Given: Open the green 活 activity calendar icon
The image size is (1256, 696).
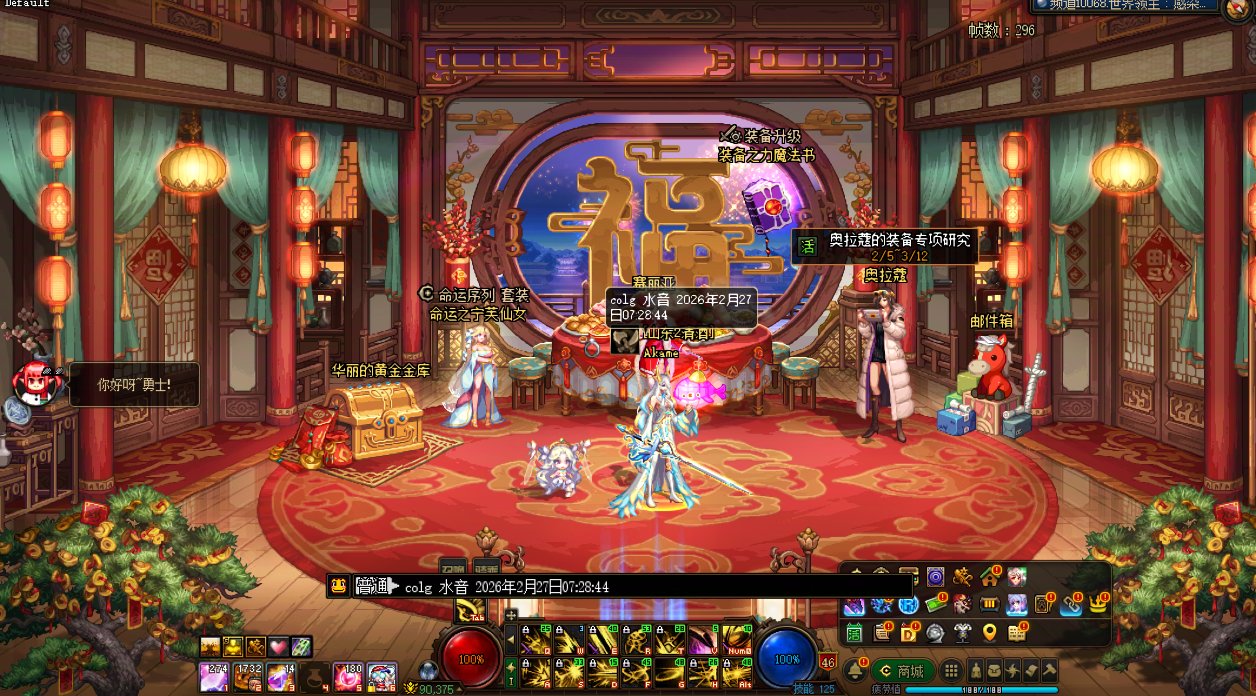Looking at the screenshot, I should (855, 632).
